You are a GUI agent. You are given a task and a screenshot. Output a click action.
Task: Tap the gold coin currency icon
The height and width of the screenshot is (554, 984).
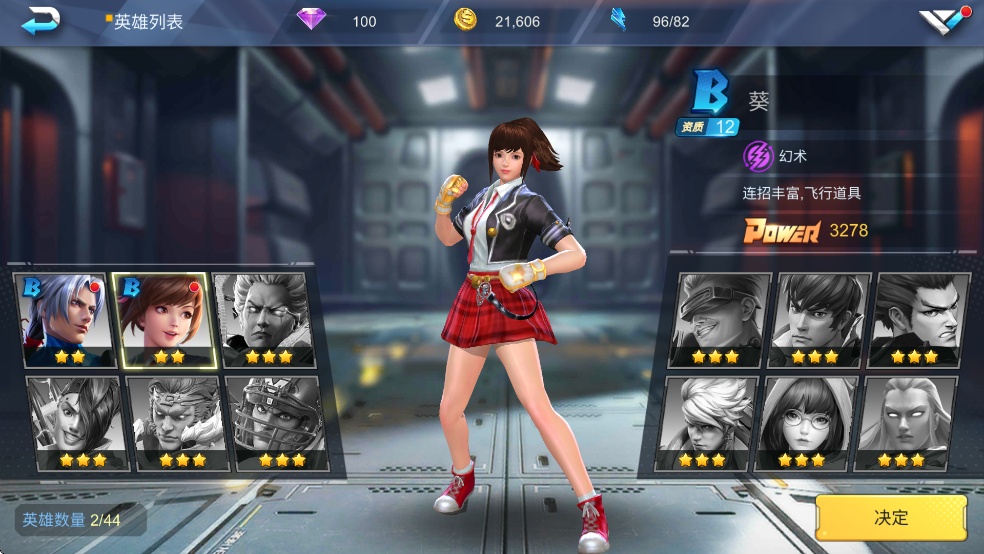(465, 20)
